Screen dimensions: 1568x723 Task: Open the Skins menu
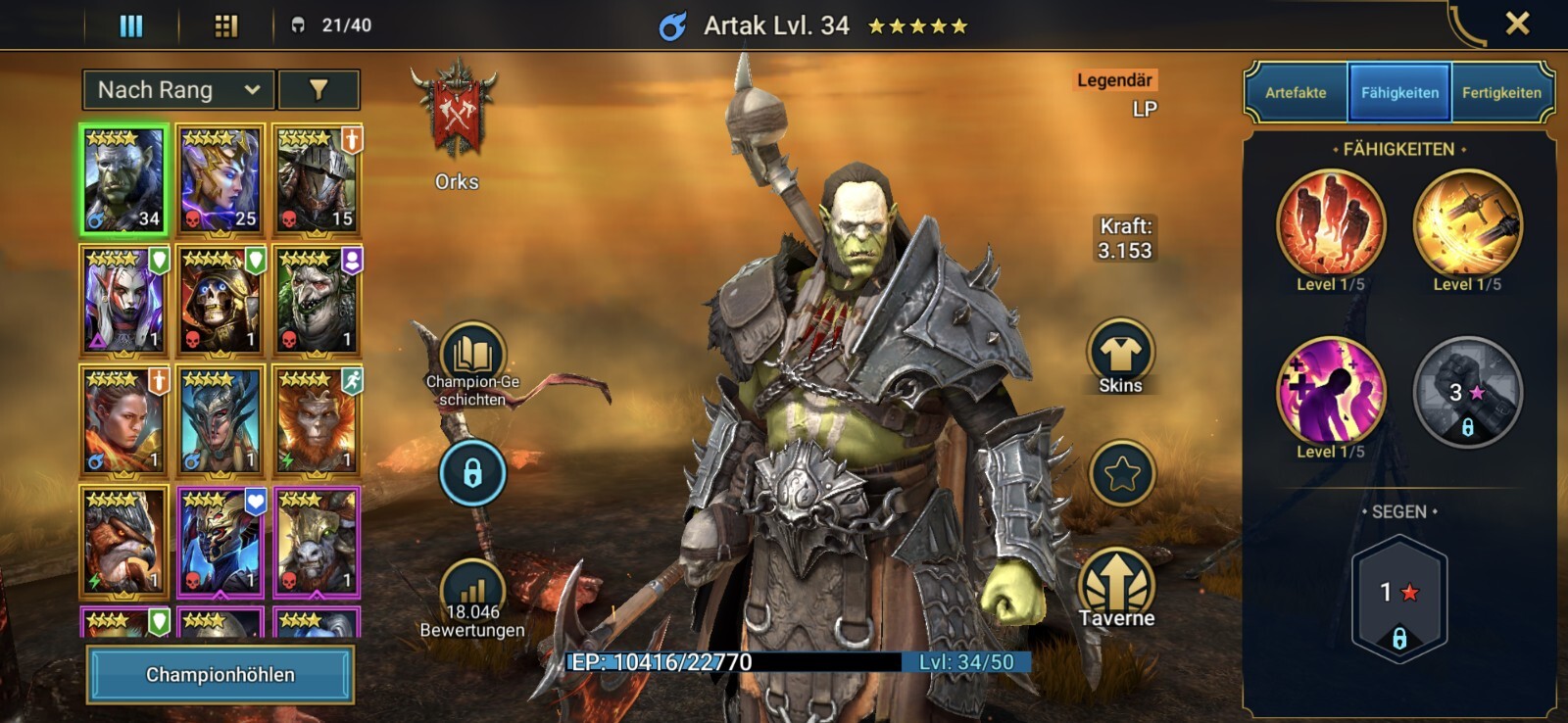coord(1120,355)
